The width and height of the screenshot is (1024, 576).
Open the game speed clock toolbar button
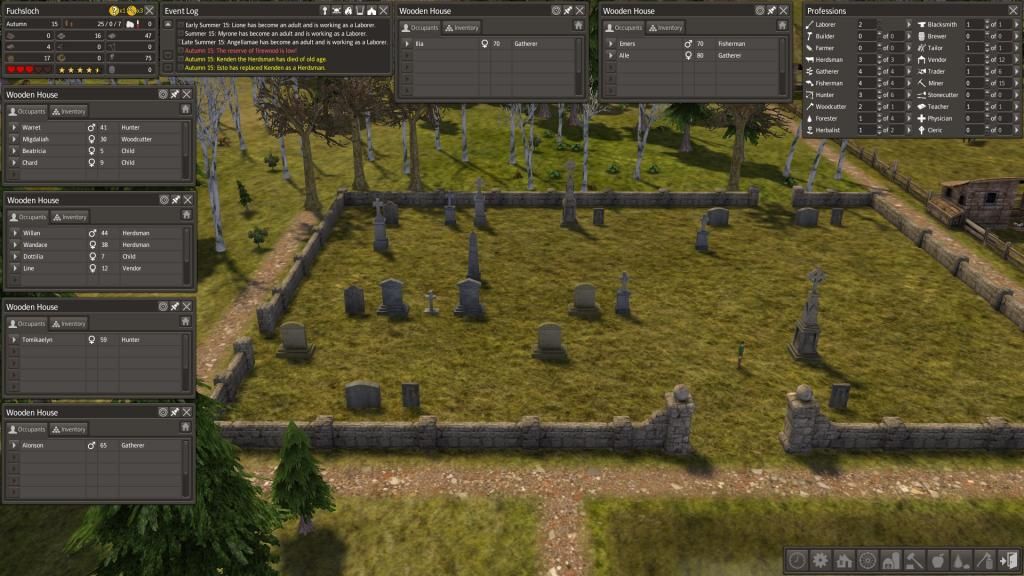pyautogui.click(x=797, y=560)
